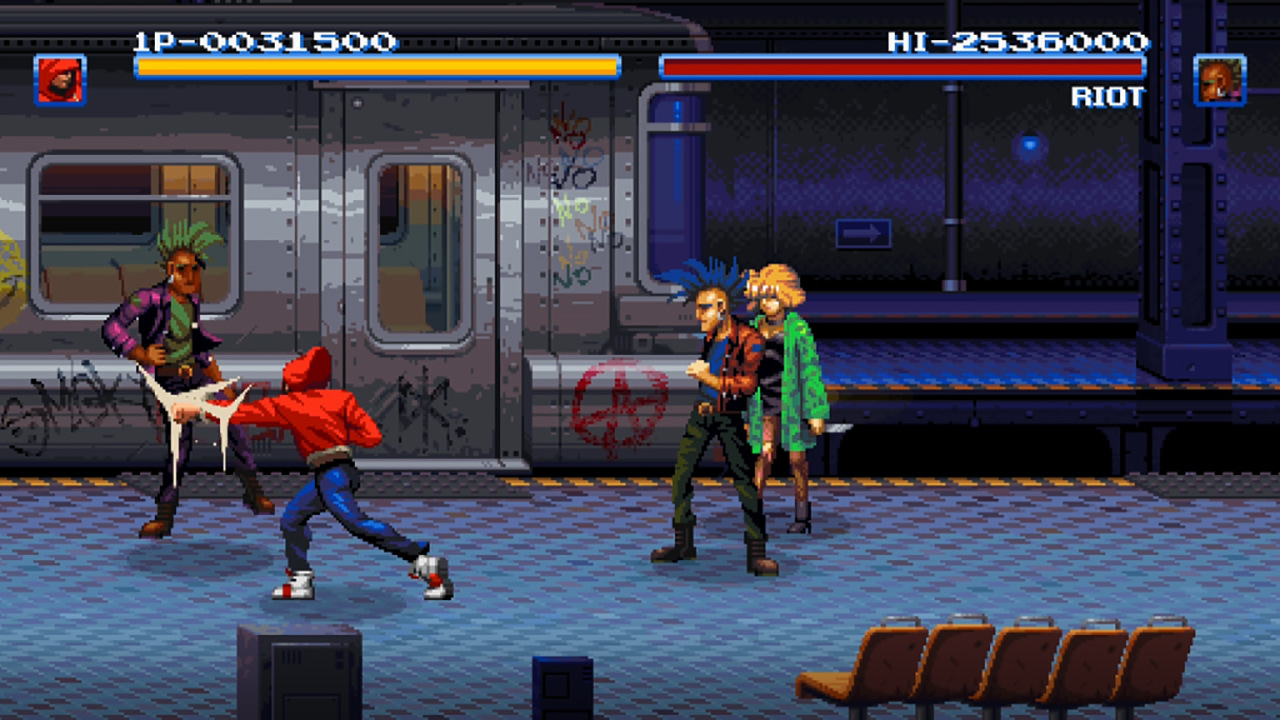Click the blue arrow direction sign
Image resolution: width=1280 pixels, height=720 pixels.
(862, 232)
